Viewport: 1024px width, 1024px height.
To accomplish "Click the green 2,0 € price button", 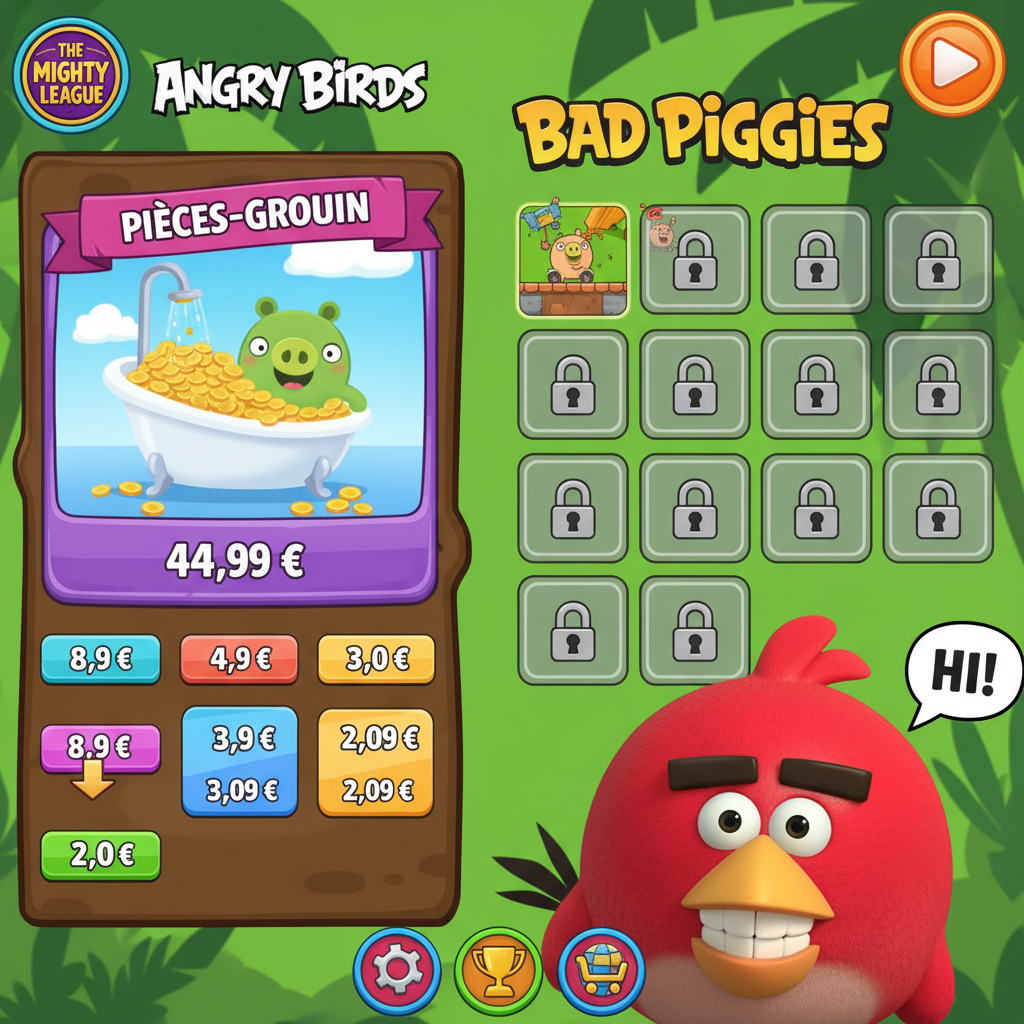I will (x=100, y=855).
